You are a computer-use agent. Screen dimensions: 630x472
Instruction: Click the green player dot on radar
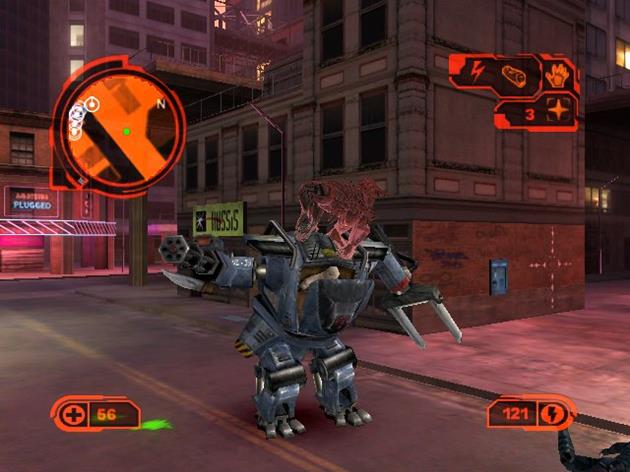[x=126, y=131]
